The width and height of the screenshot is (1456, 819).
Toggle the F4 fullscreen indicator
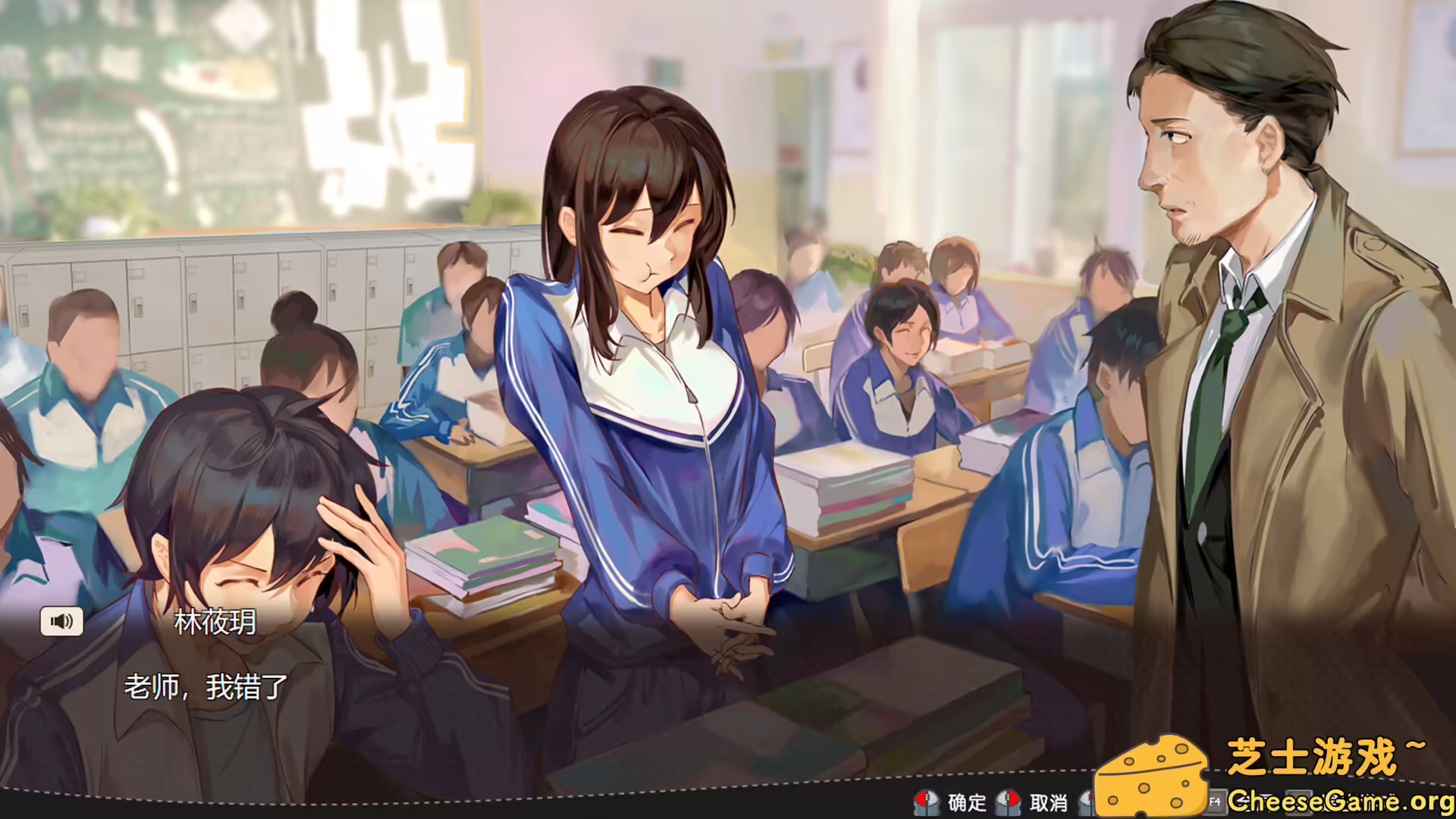[x=1216, y=802]
